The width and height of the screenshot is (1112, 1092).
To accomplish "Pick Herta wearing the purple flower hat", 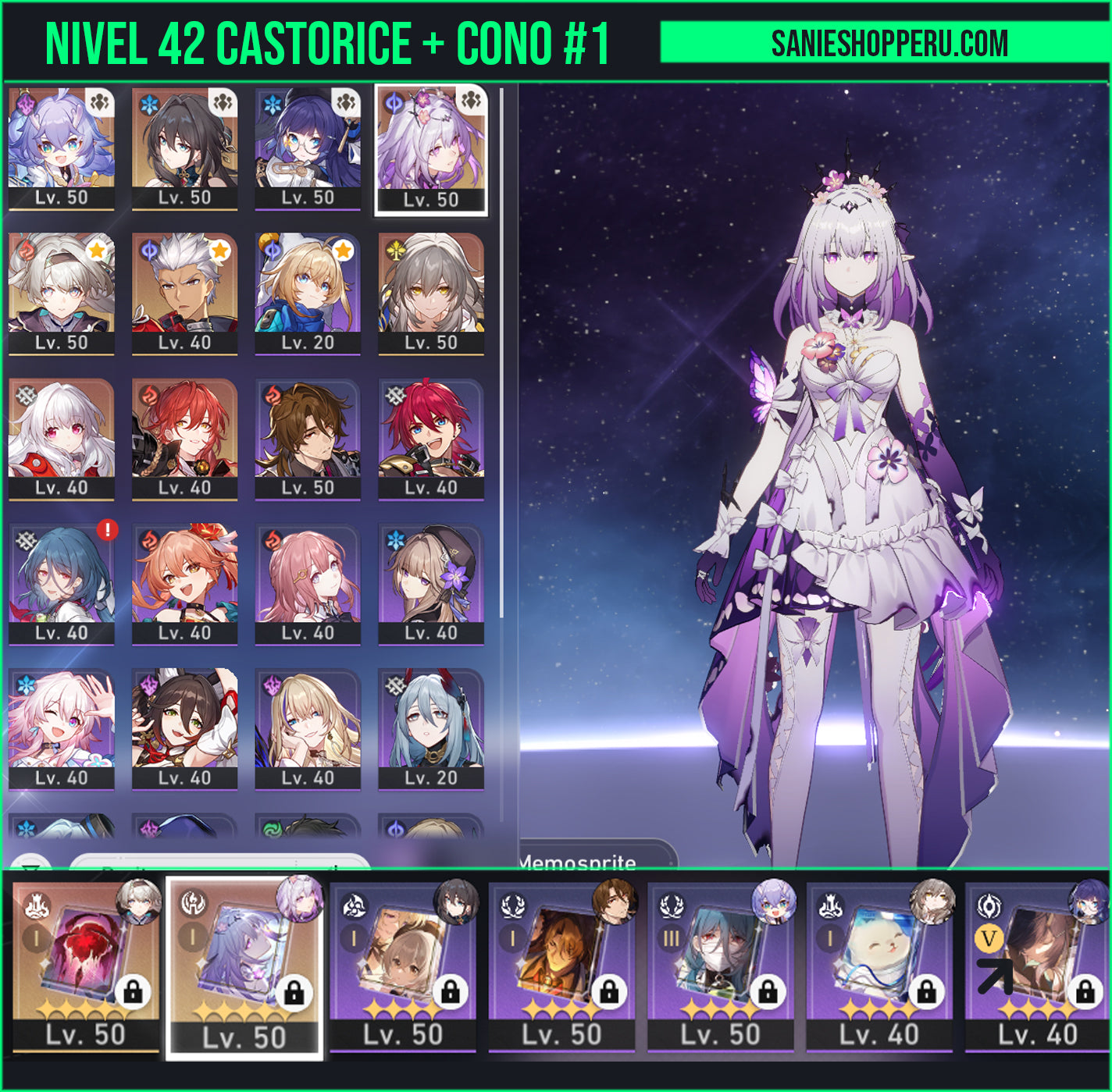I will (431, 583).
